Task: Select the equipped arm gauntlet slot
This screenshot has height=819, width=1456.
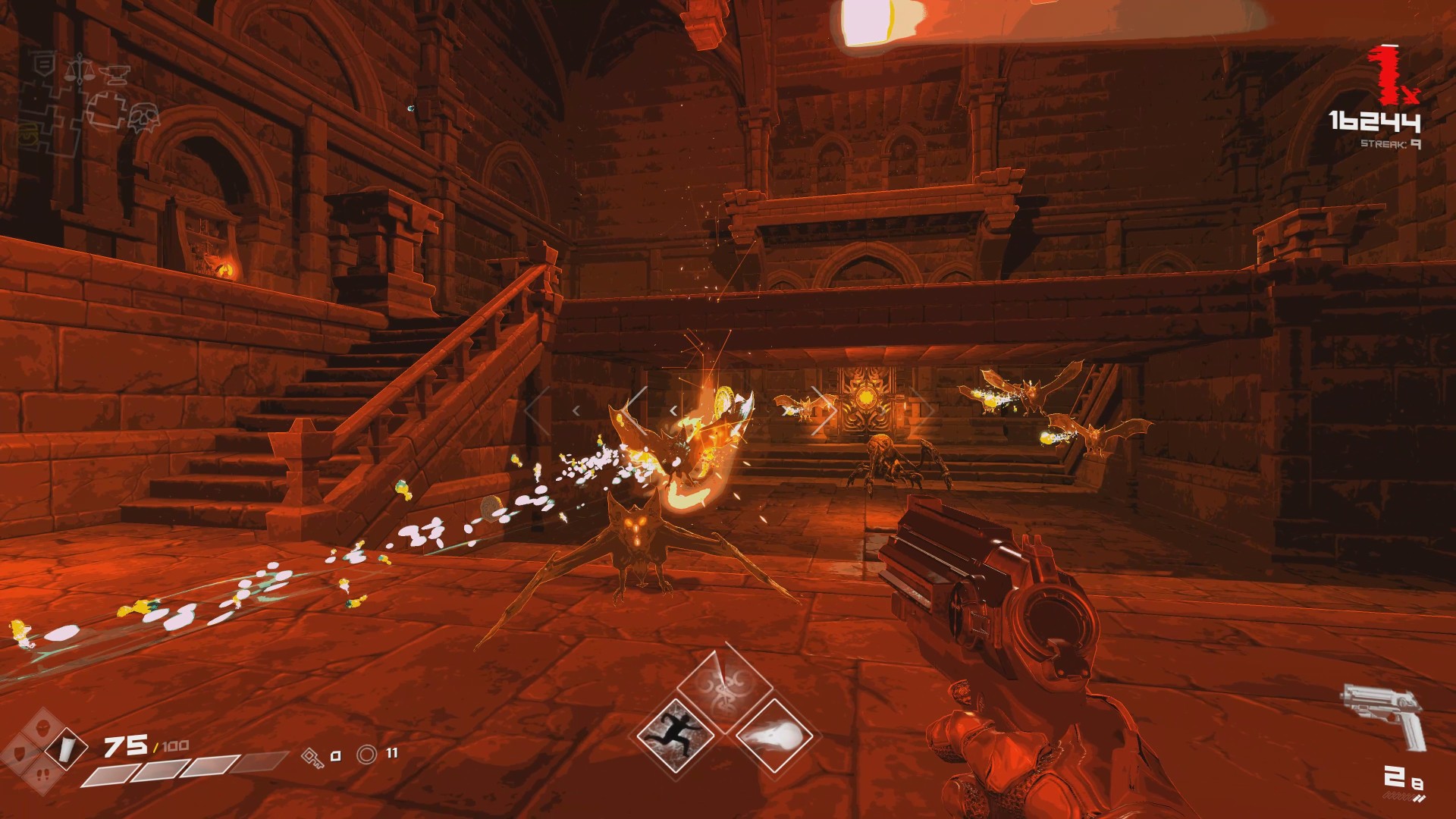Action: coord(66,749)
